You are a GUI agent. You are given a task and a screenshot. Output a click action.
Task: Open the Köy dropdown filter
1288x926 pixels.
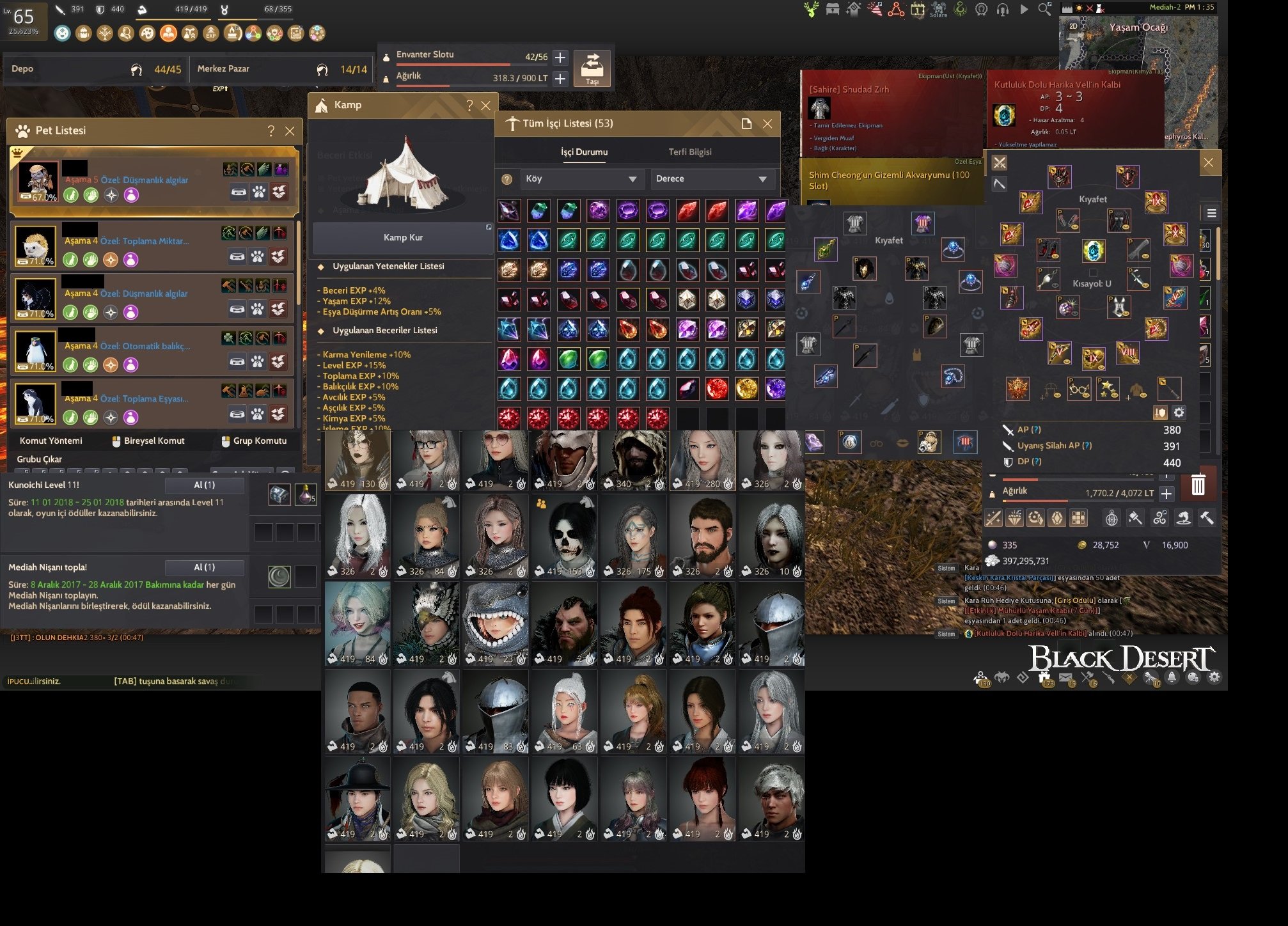pyautogui.click(x=580, y=179)
